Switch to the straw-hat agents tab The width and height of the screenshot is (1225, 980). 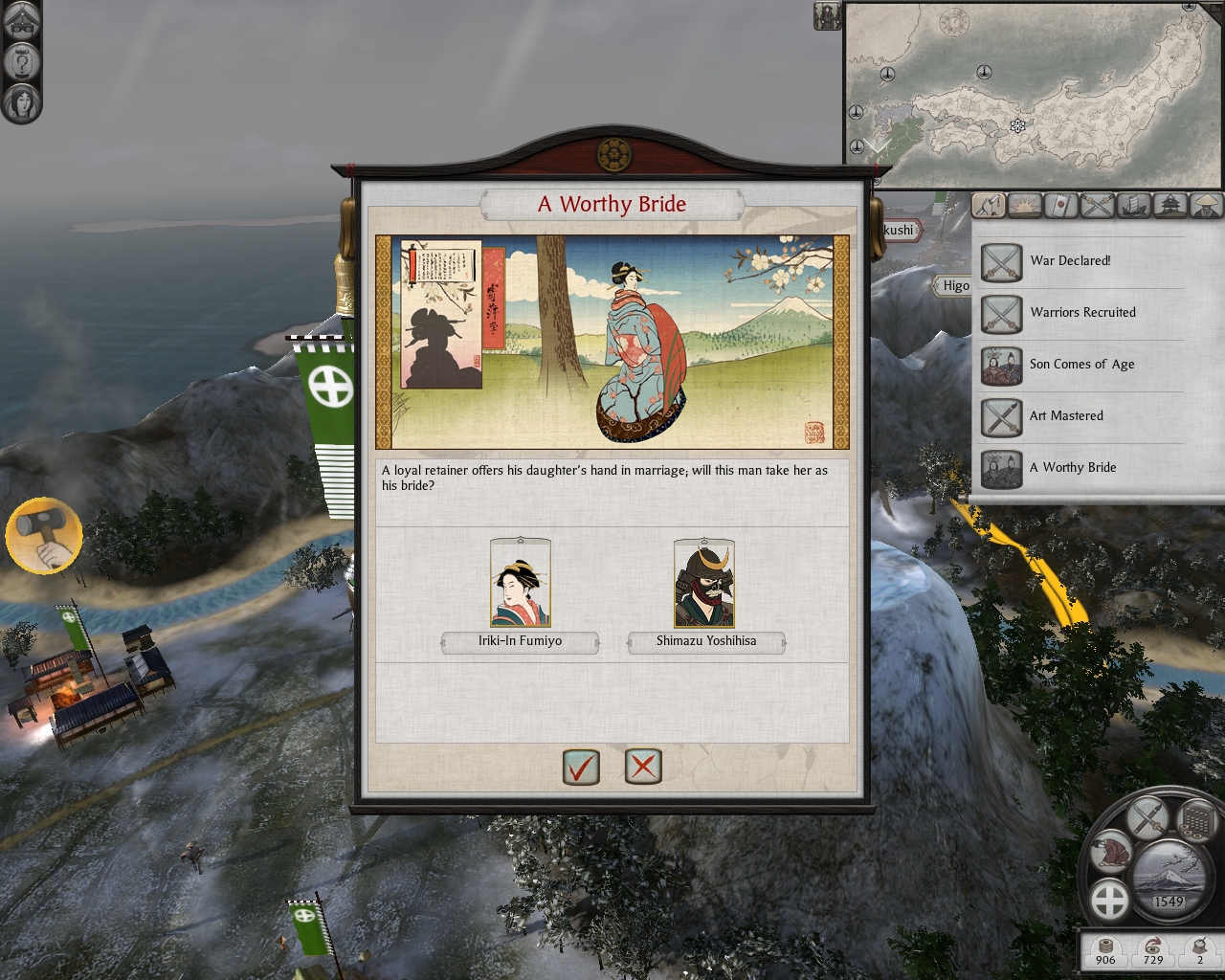[x=1207, y=205]
